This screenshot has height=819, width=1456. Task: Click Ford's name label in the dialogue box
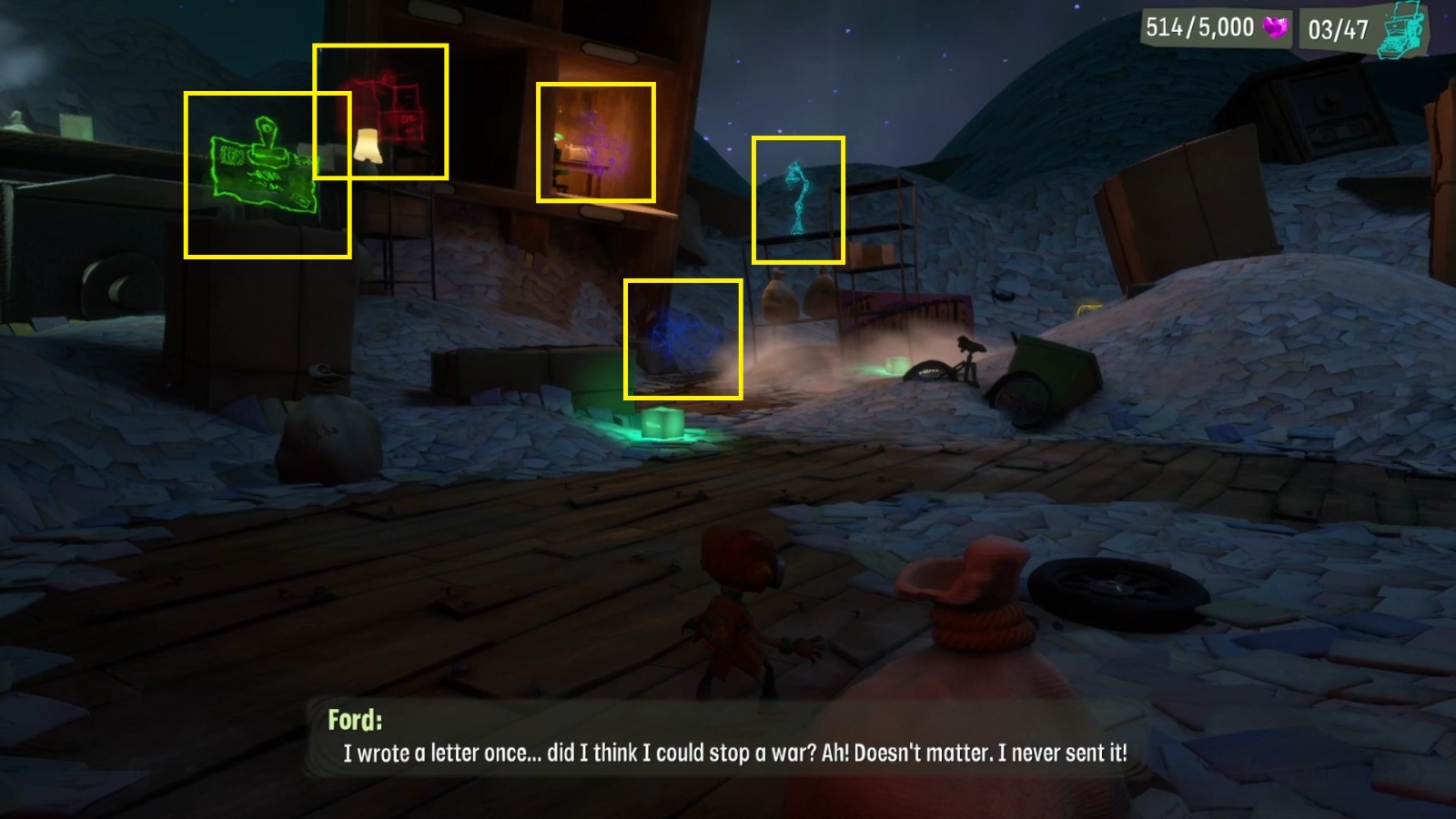[x=355, y=718]
